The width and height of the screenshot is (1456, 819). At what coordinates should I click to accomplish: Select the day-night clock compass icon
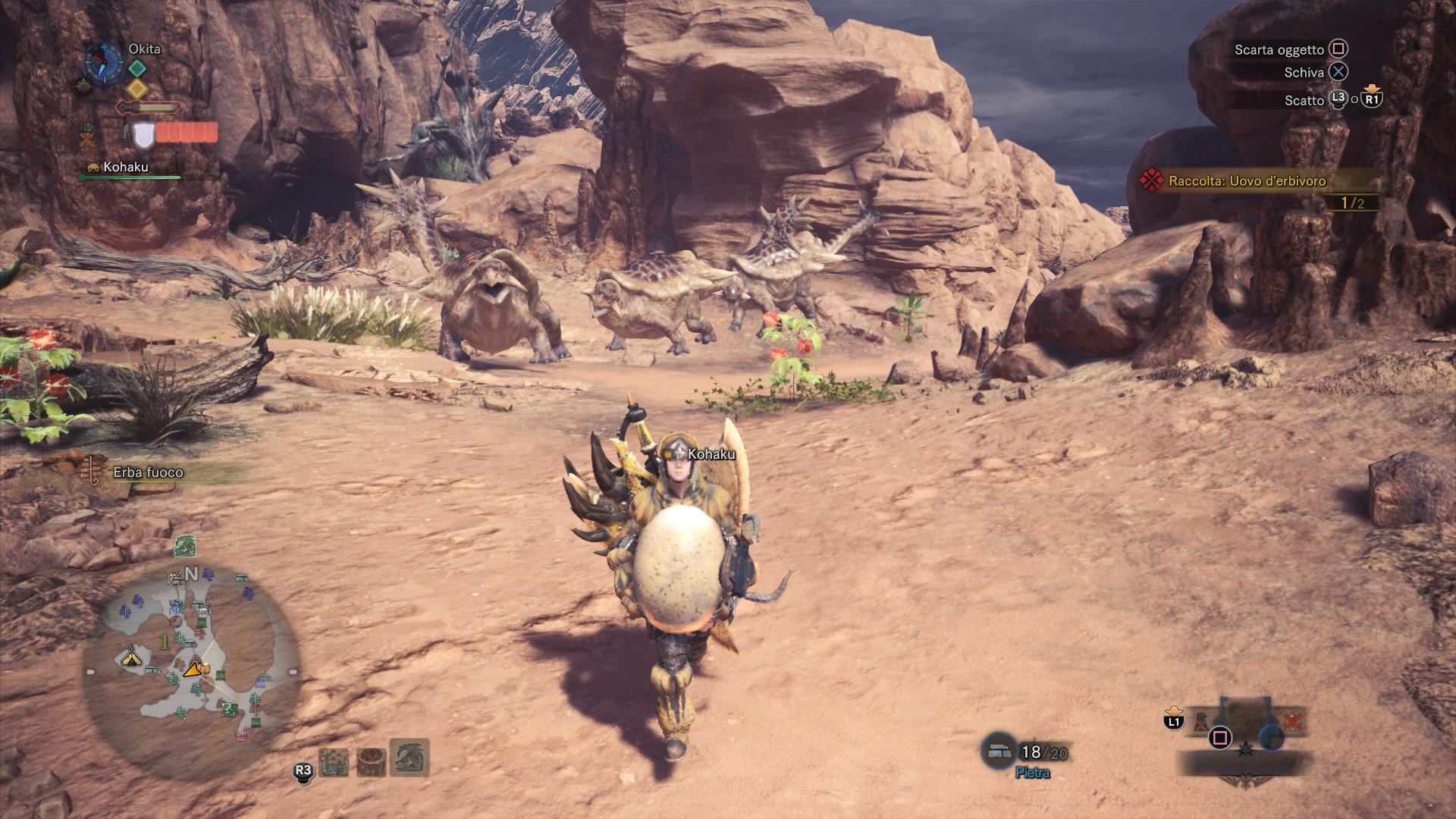(104, 62)
